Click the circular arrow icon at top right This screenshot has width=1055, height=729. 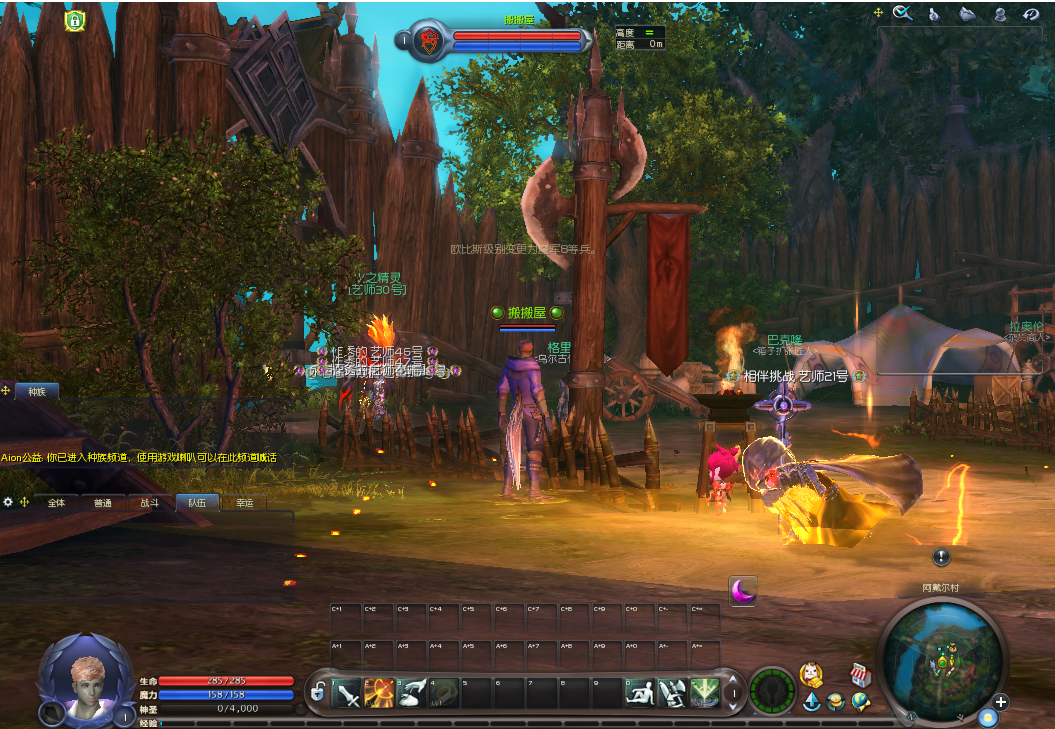pyautogui.click(x=1031, y=13)
